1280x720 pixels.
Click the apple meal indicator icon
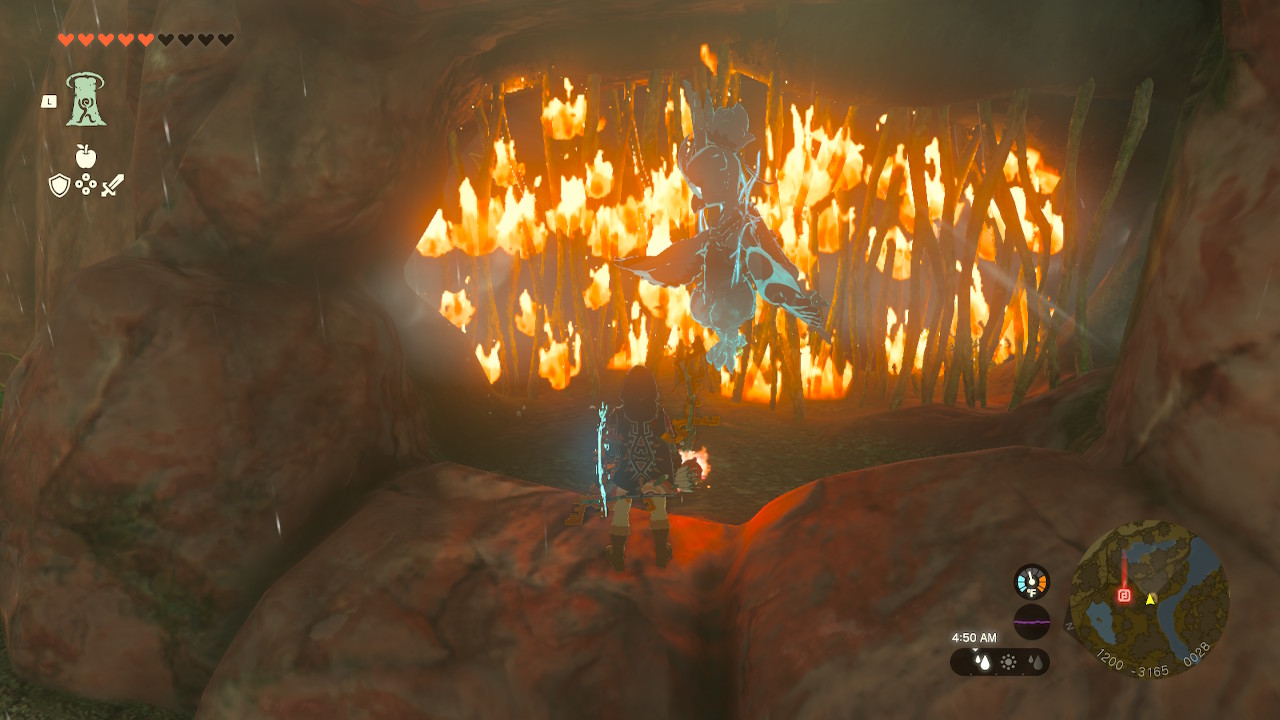tap(85, 156)
